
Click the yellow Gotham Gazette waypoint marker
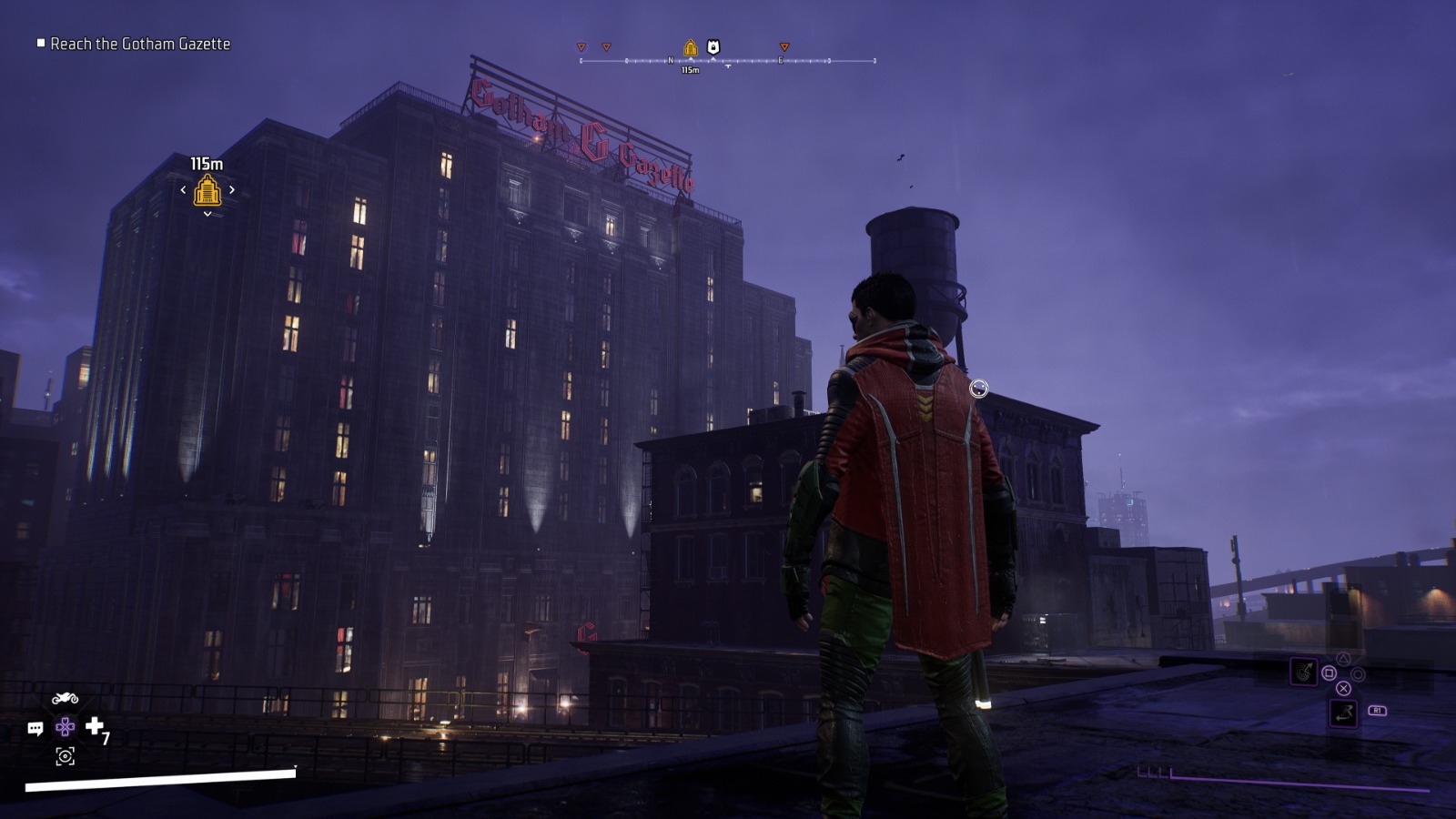(207, 190)
